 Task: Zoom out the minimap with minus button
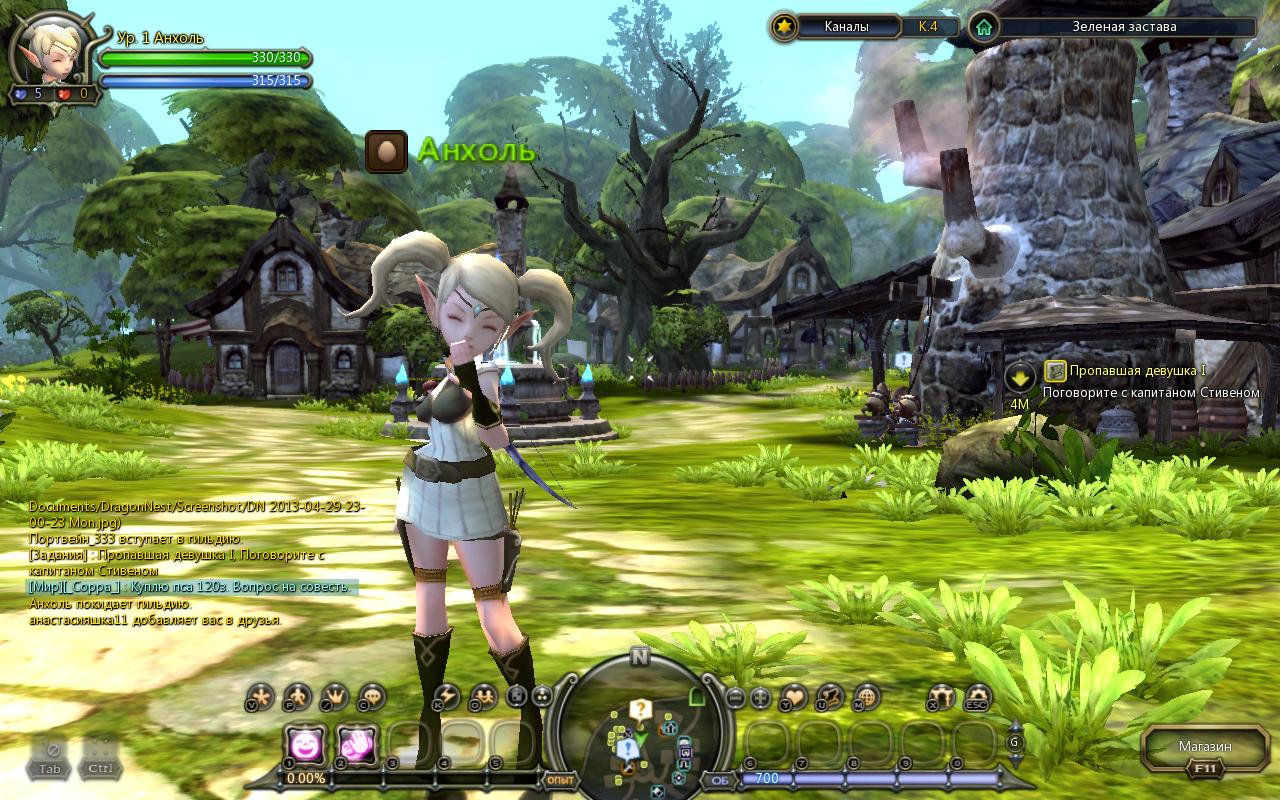pyautogui.click(x=736, y=697)
